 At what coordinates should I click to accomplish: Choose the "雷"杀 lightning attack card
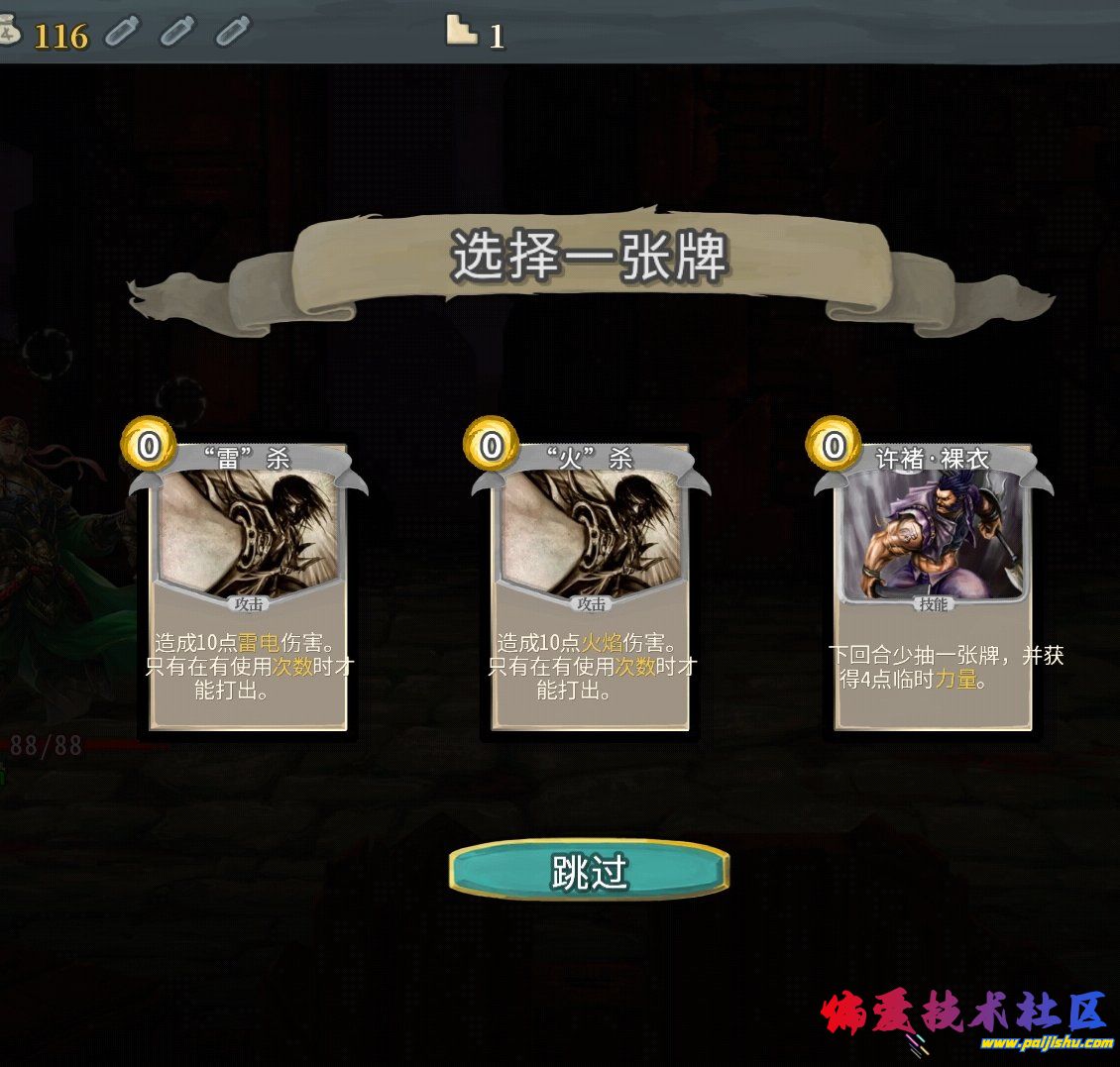pyautogui.click(x=248, y=585)
